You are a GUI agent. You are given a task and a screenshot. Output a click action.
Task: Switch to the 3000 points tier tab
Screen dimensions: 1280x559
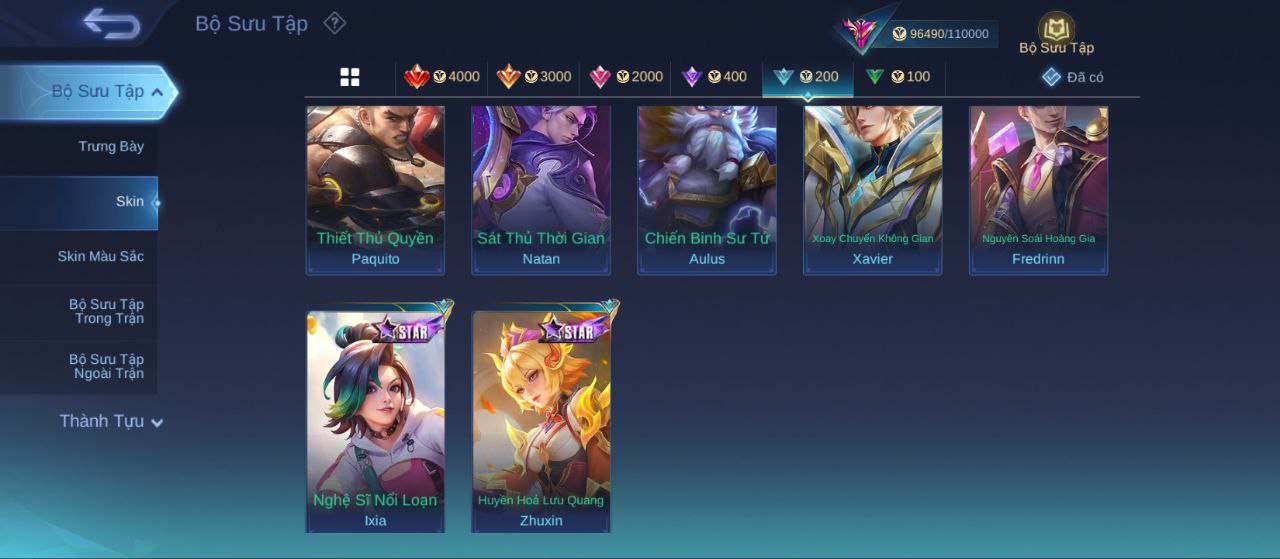tap(534, 77)
